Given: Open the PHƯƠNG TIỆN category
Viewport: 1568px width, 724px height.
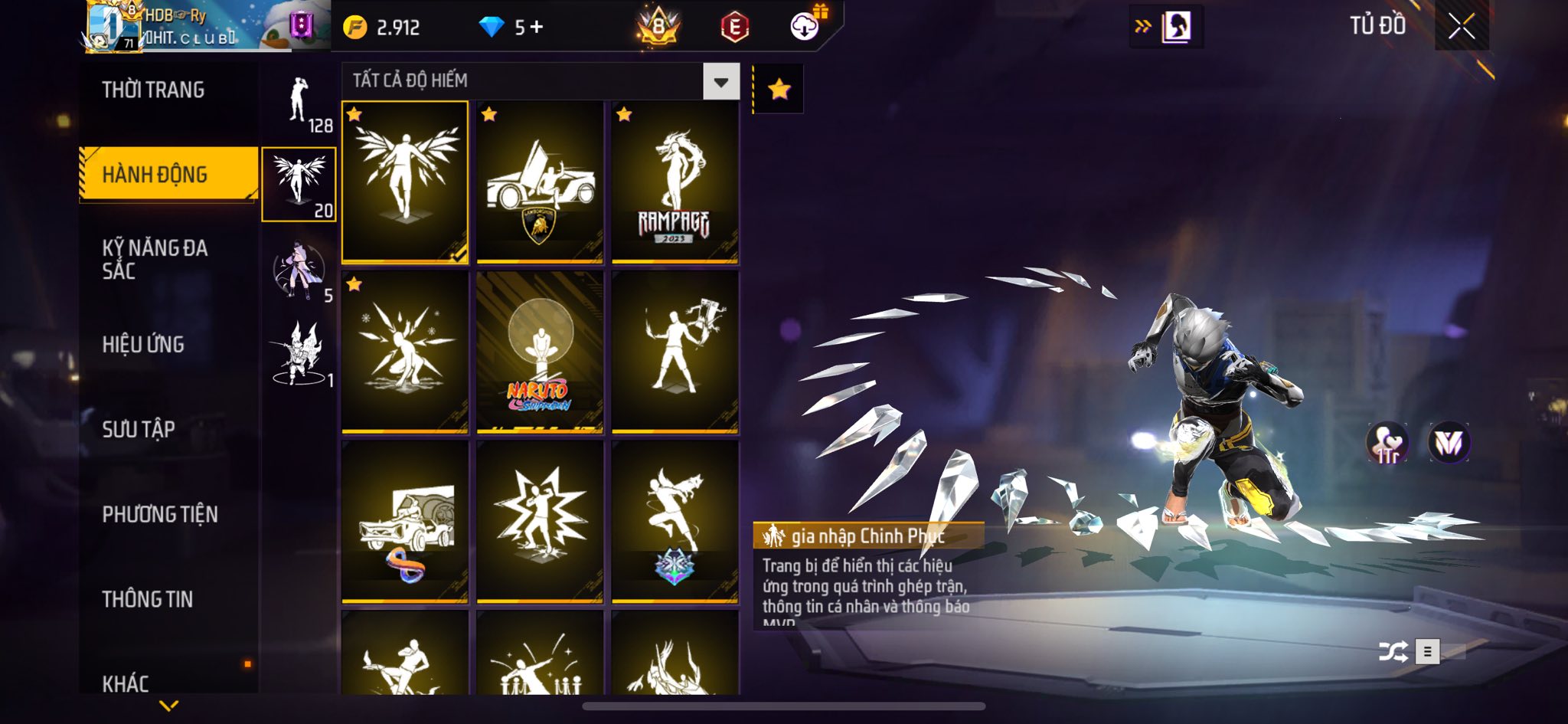Looking at the screenshot, I should click(x=160, y=514).
